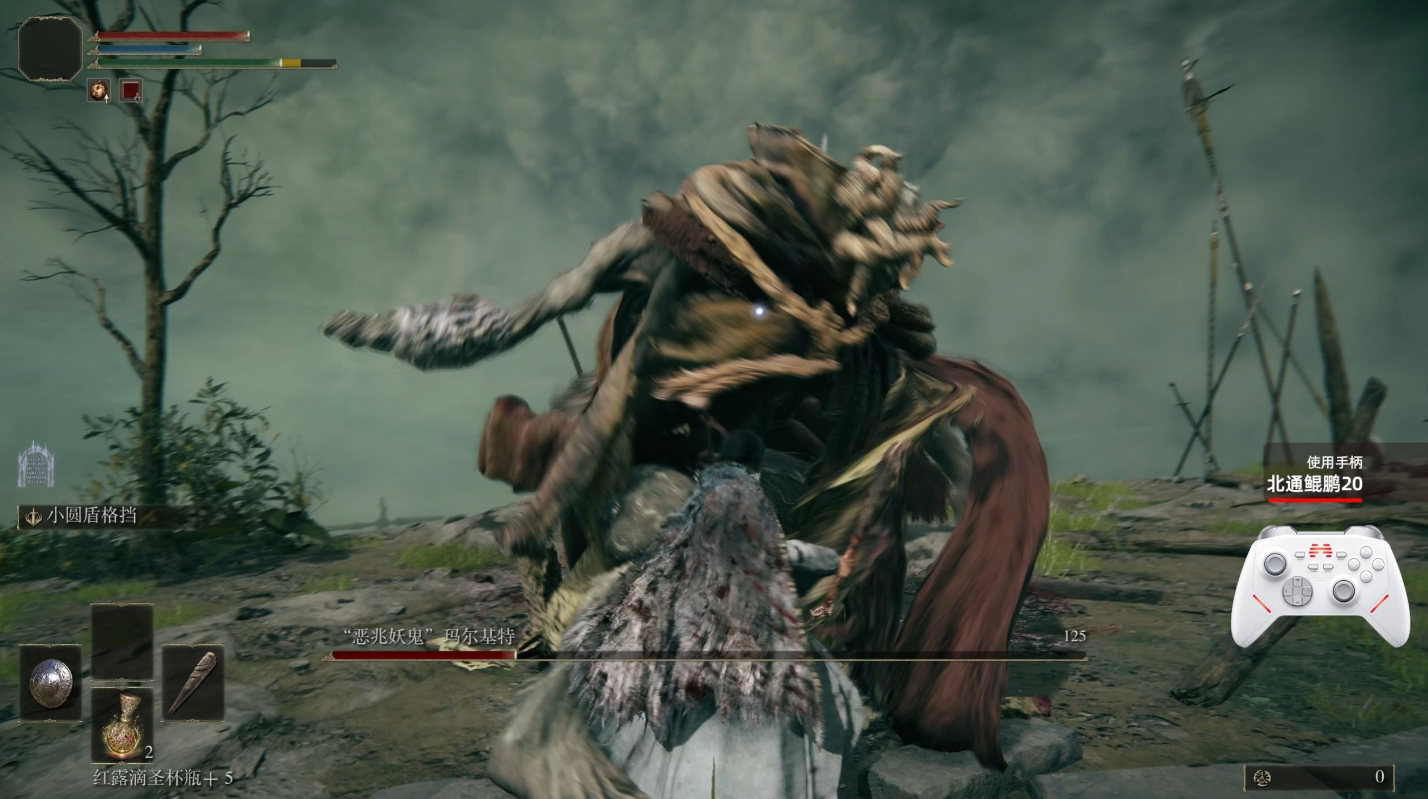The height and width of the screenshot is (799, 1428).
Task: Inspect the red square debuff status icon
Action: (131, 91)
